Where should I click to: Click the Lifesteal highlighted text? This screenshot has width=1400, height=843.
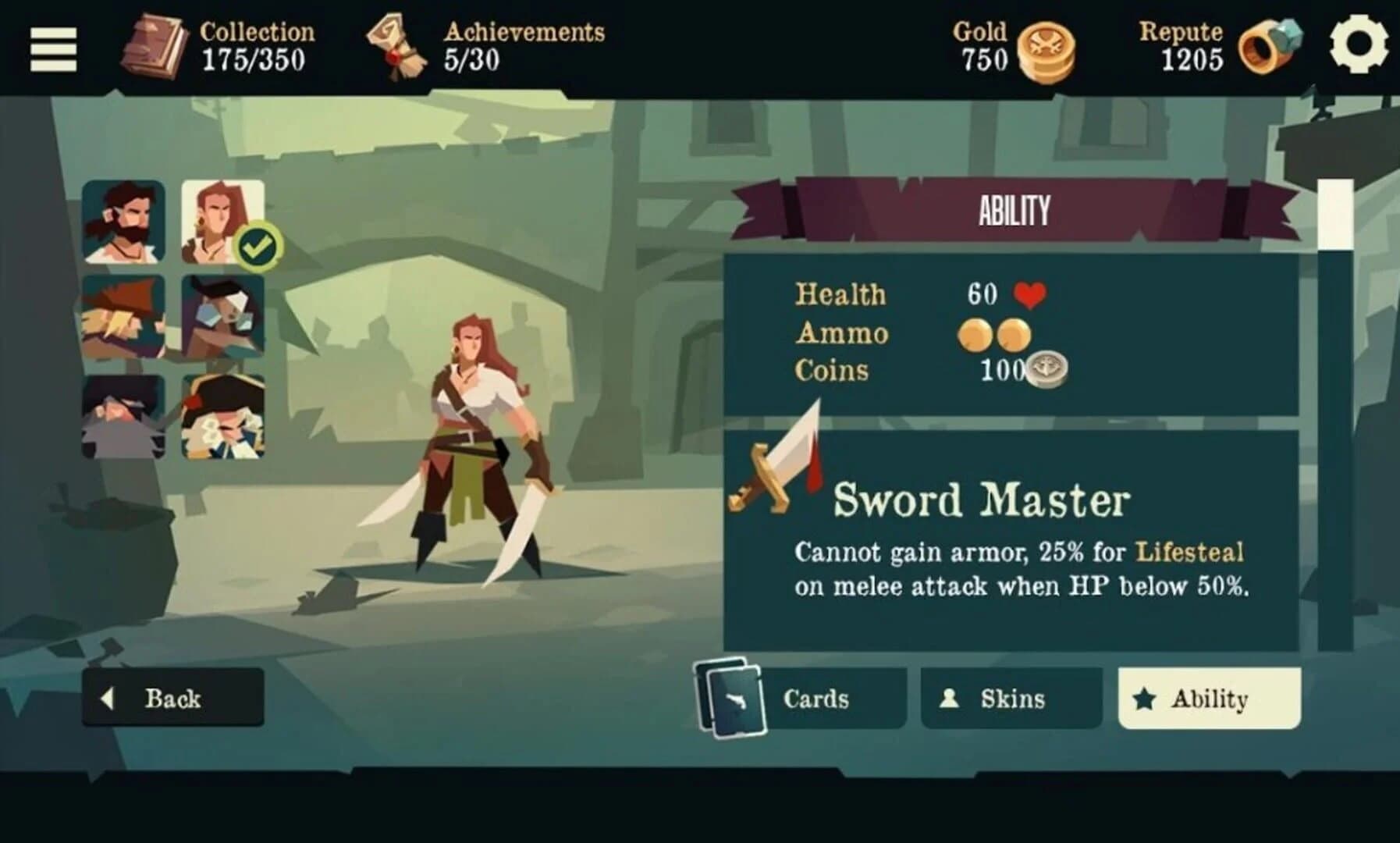(1189, 551)
